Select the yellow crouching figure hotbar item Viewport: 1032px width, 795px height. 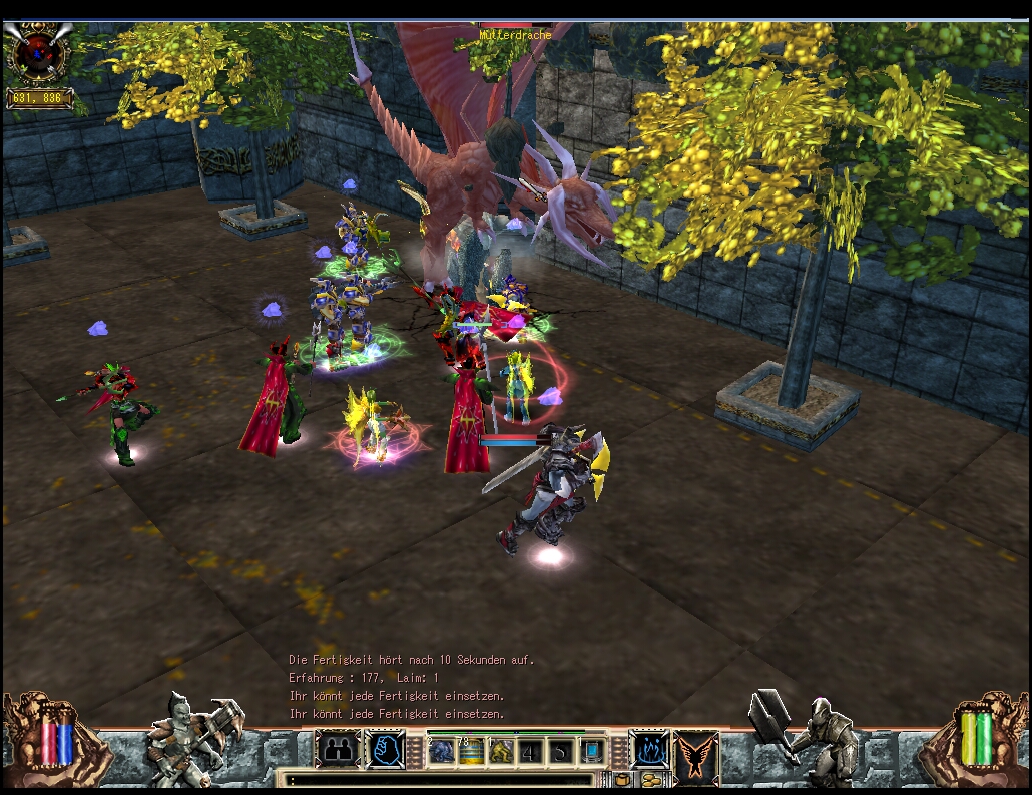click(500, 751)
